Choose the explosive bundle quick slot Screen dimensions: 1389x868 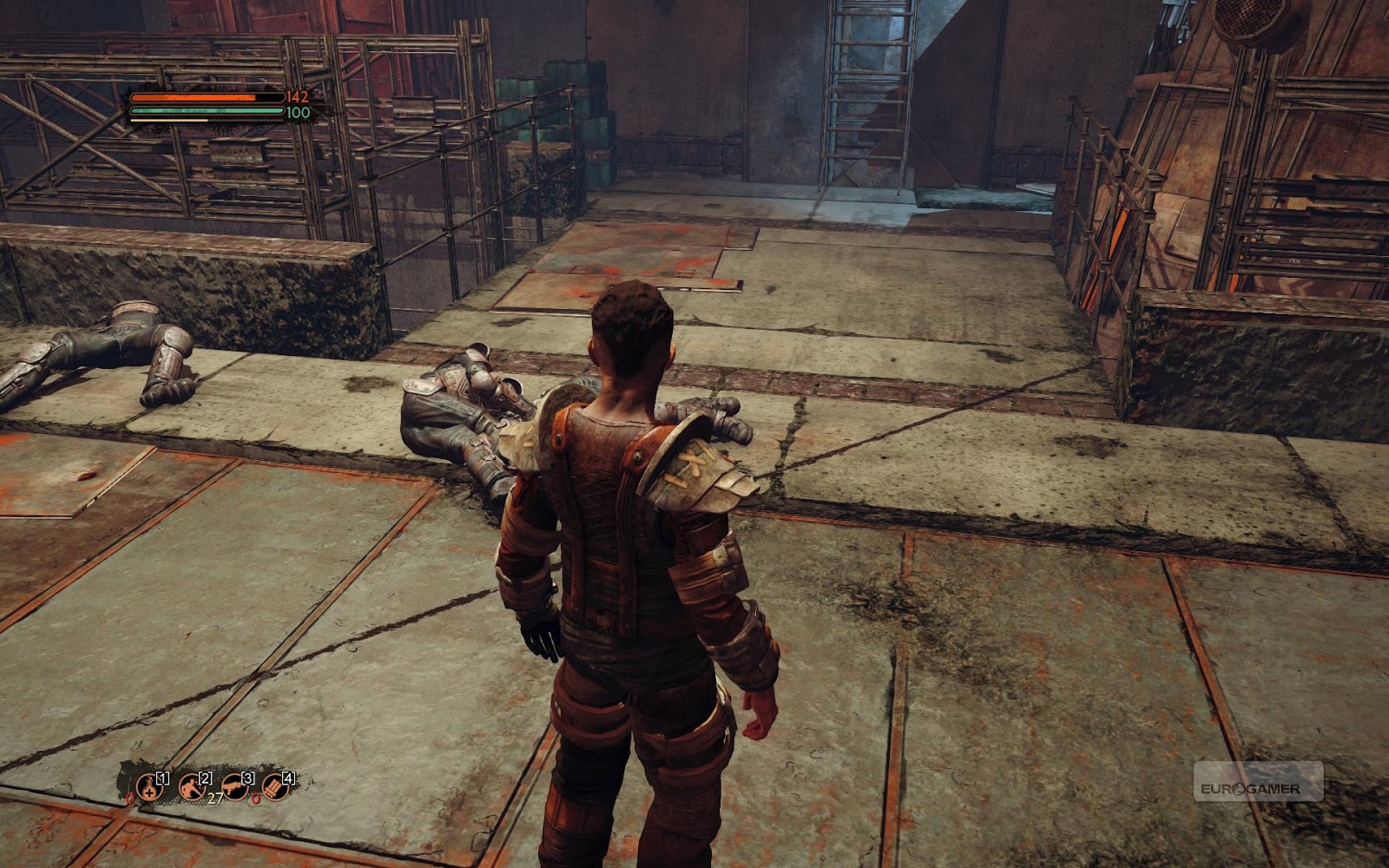coord(275,787)
